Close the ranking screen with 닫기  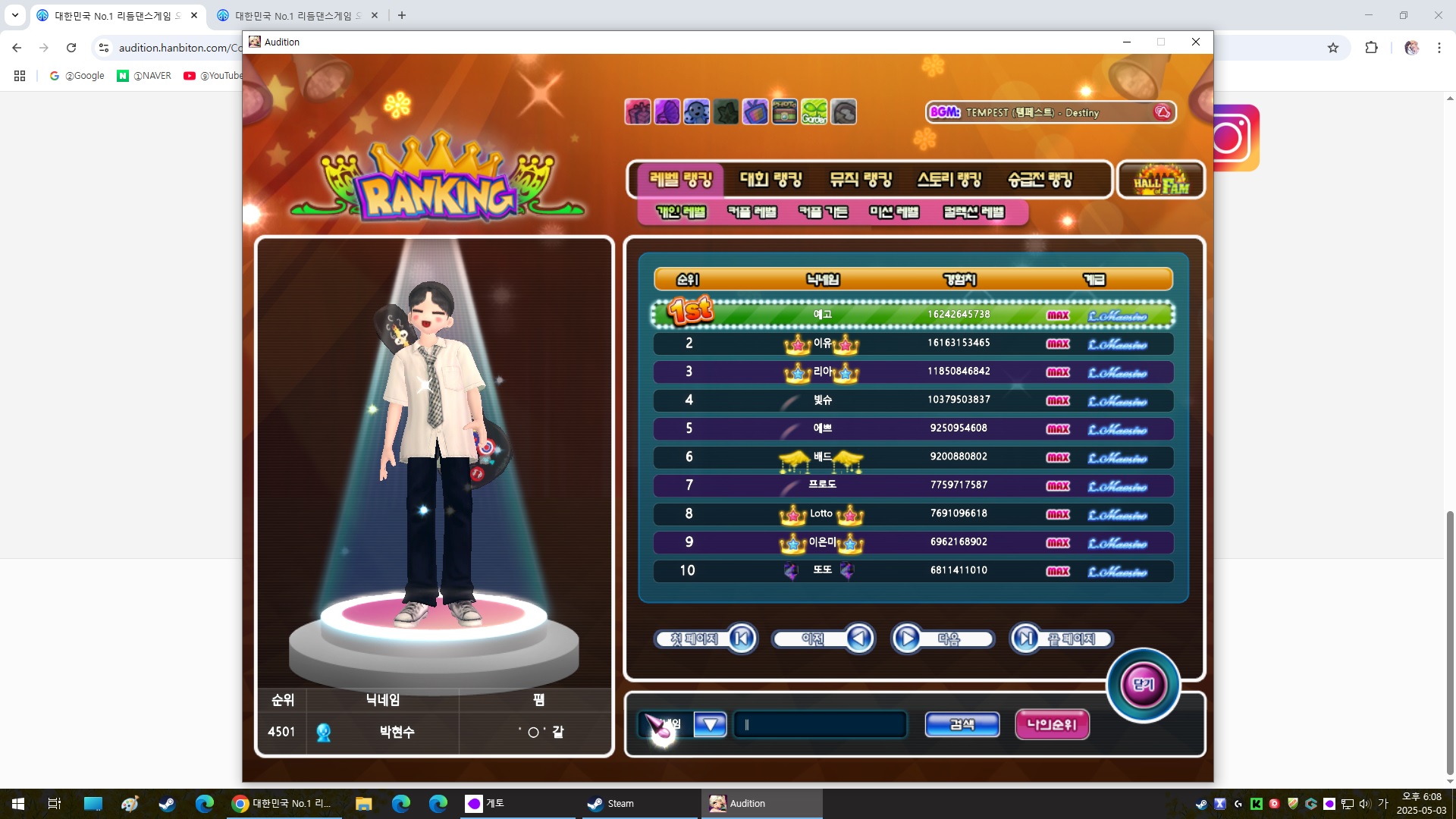1143,685
